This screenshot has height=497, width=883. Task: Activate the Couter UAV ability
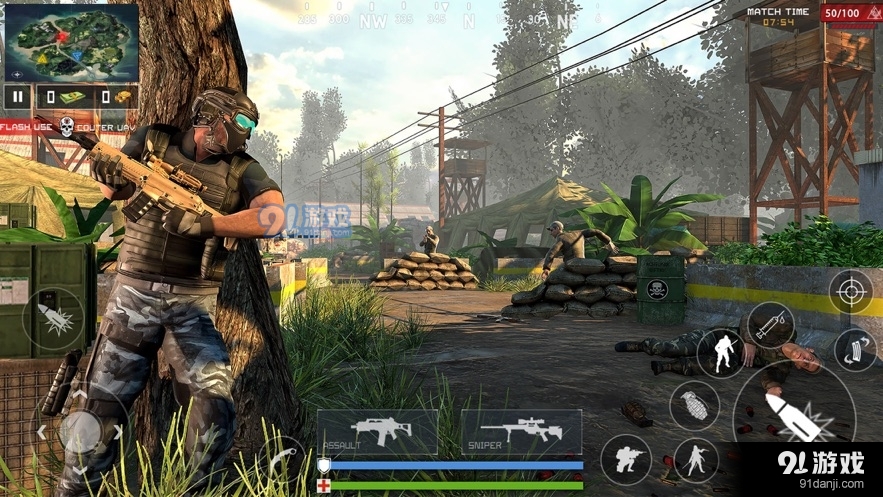[105, 127]
